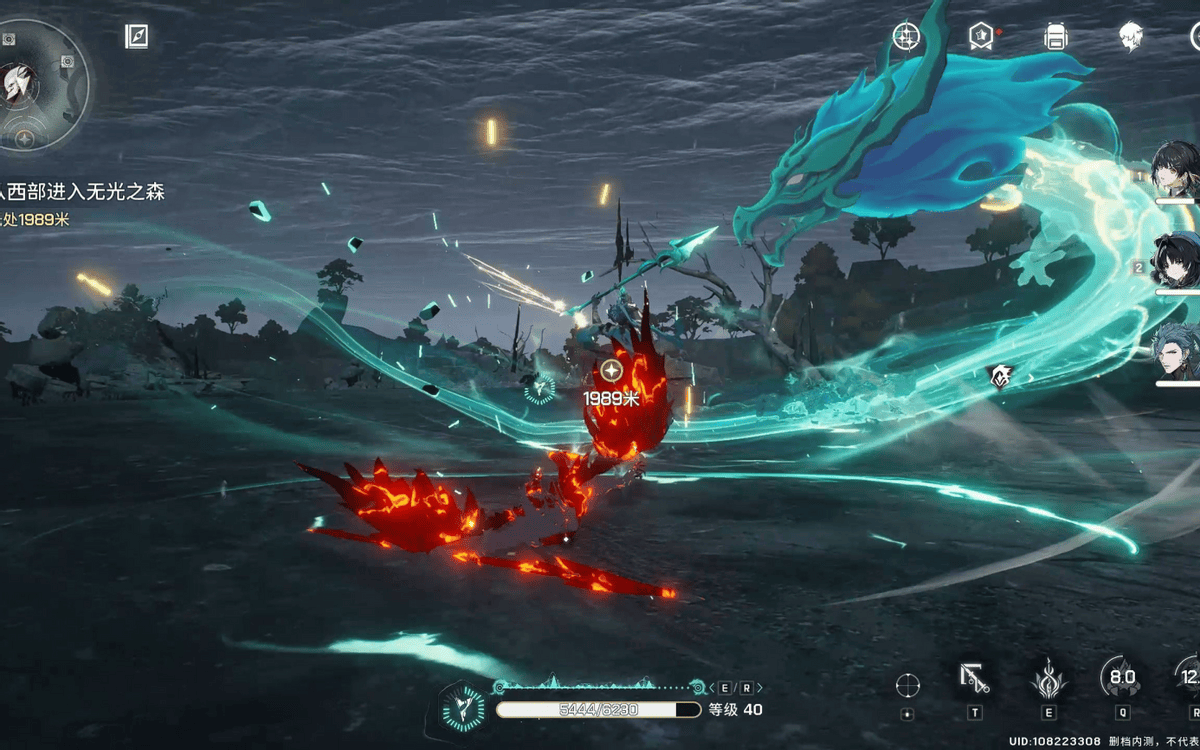Use the grapple hook utility tool
This screenshot has width=1200, height=750.
click(x=974, y=679)
